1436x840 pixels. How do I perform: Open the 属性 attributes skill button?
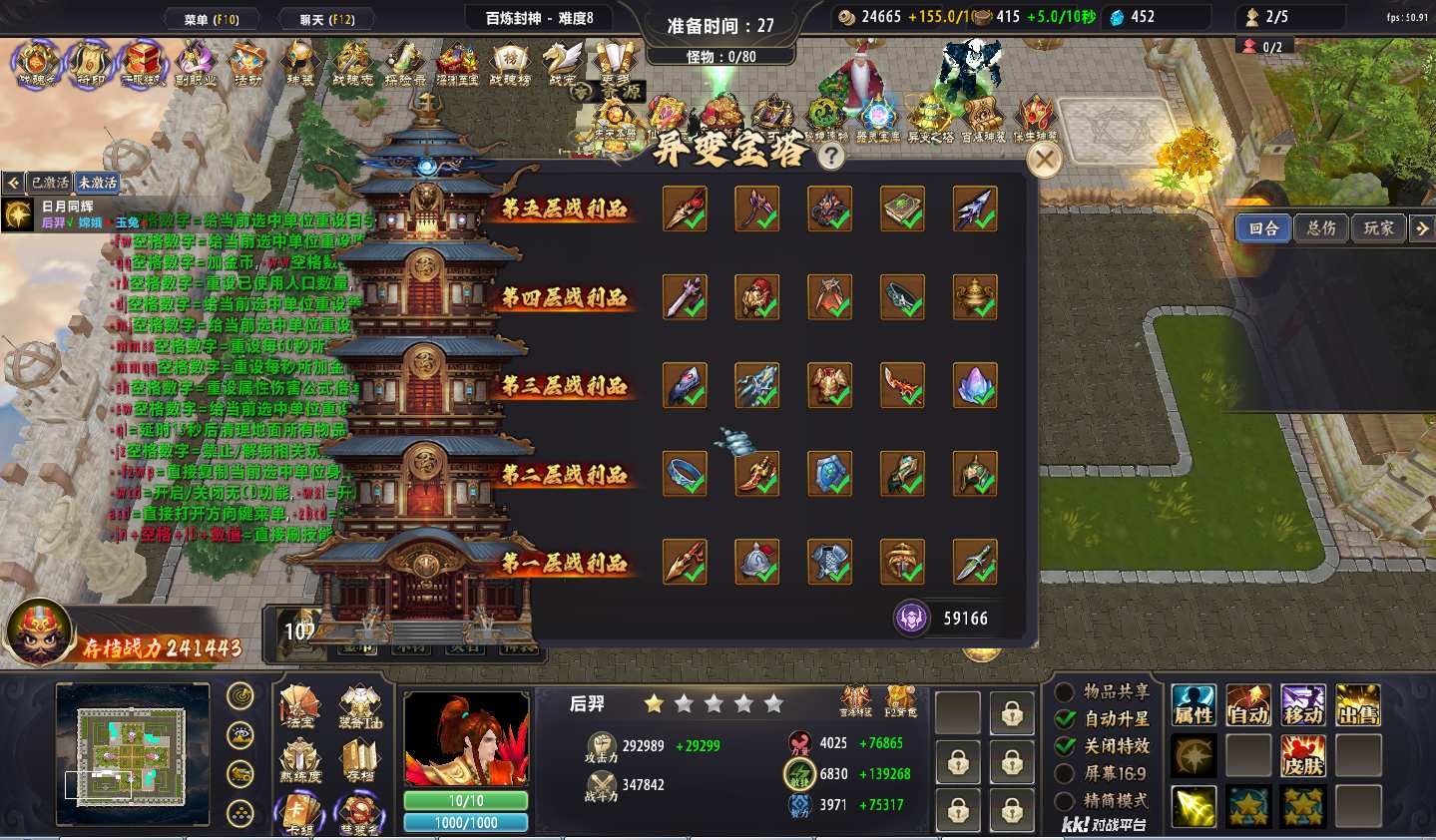[x=1194, y=705]
